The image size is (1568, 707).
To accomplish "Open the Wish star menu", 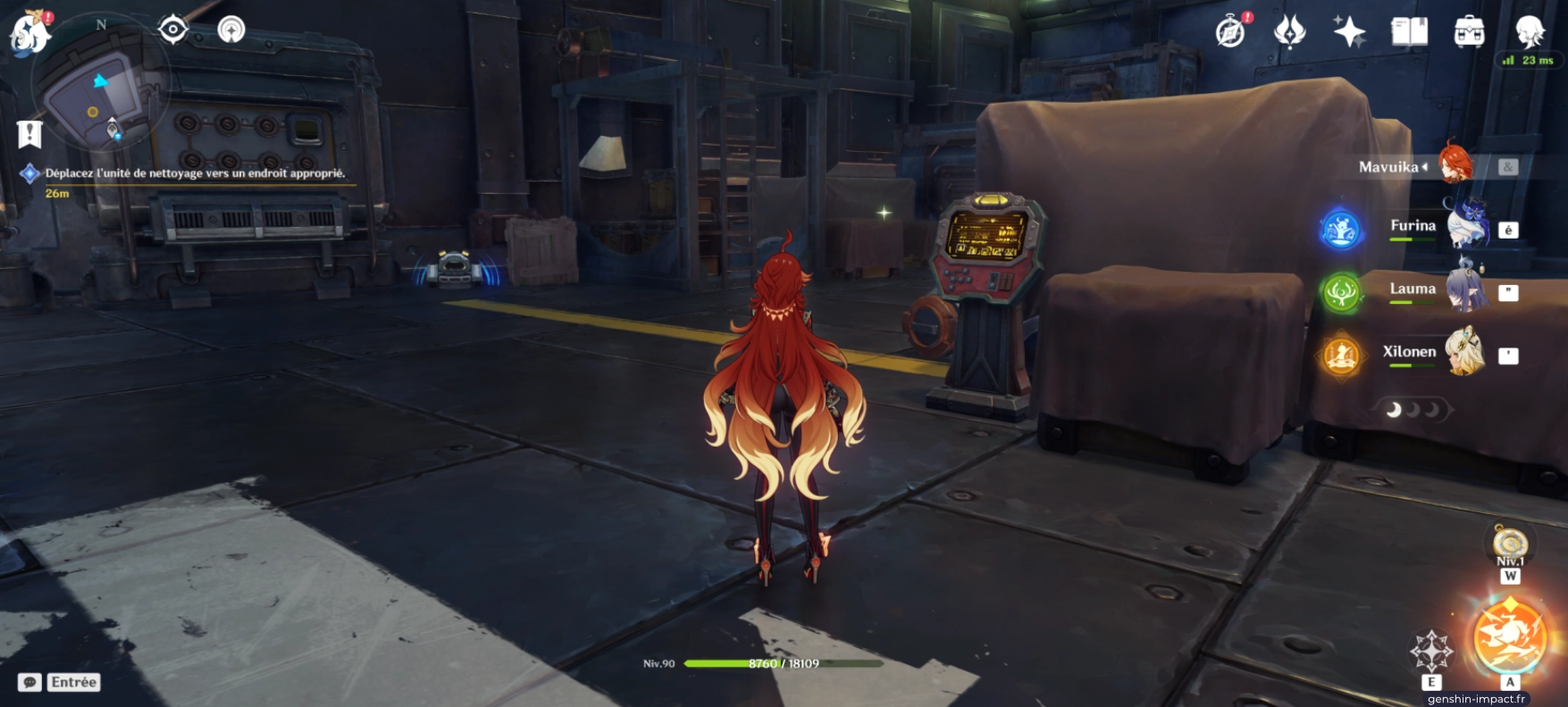I will (x=1348, y=32).
